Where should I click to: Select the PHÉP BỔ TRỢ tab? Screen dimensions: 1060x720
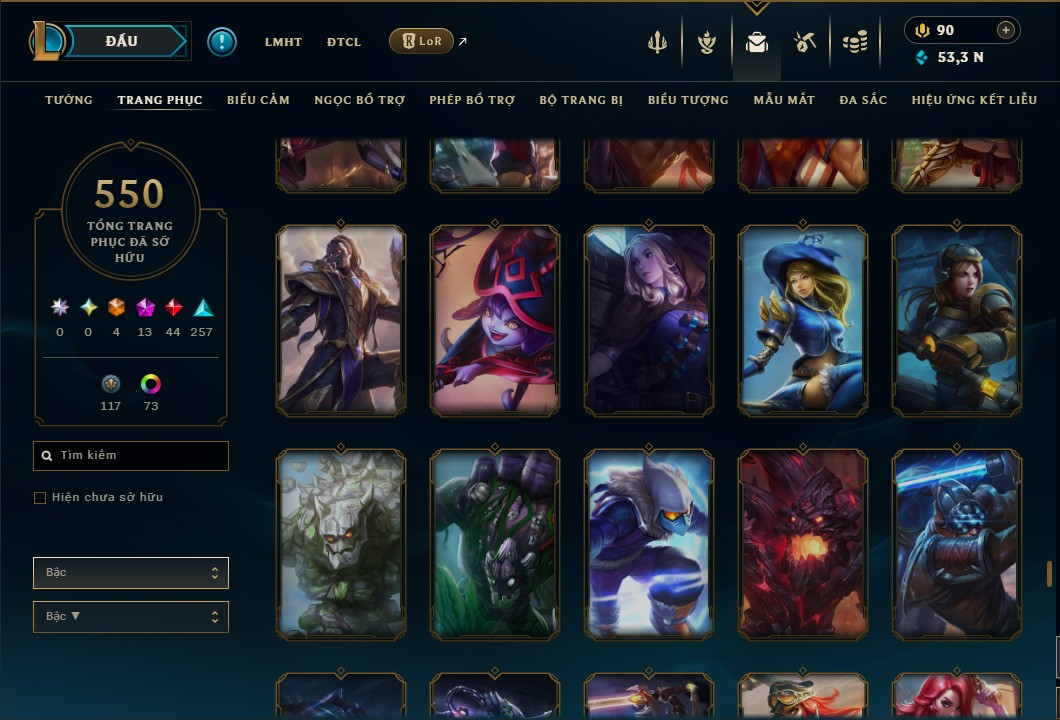(472, 100)
